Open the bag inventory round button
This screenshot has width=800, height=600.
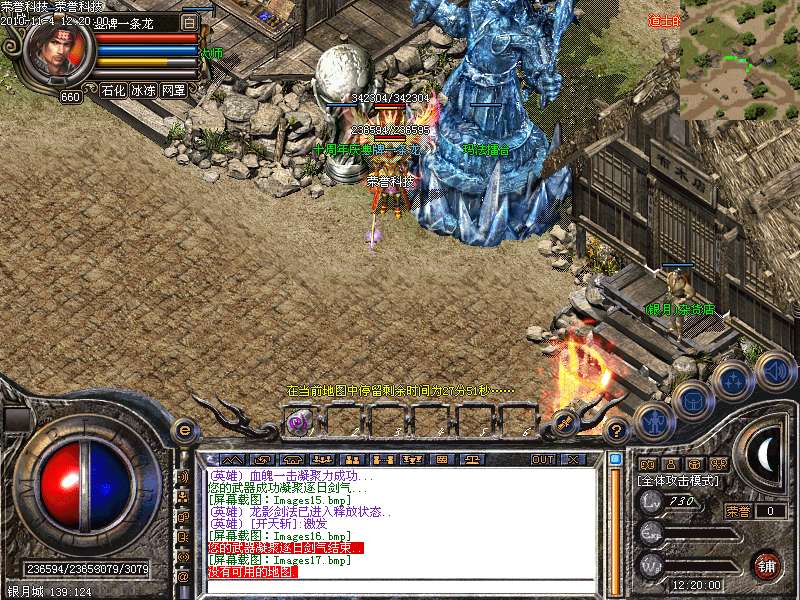coord(693,400)
